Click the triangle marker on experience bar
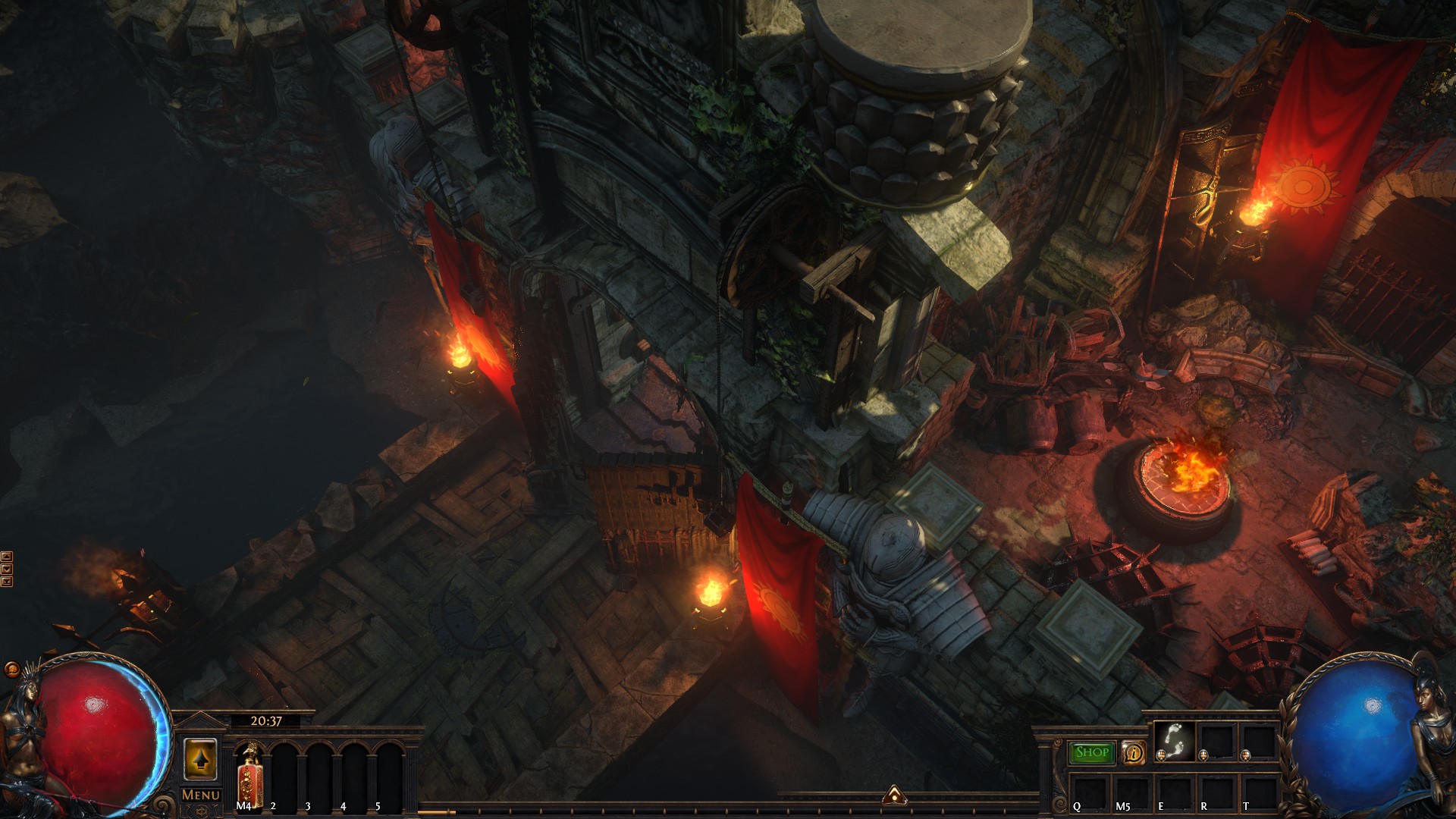1456x819 pixels. pos(895,795)
